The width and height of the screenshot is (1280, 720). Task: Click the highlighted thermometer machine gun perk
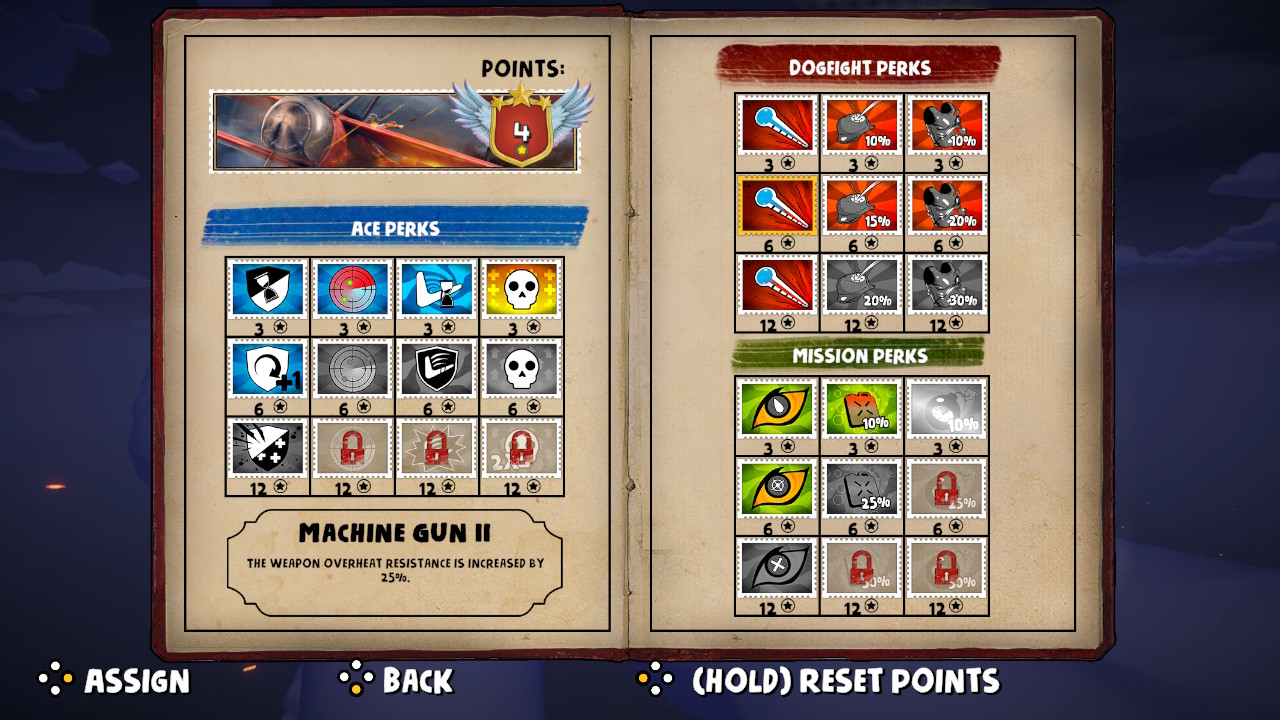(x=778, y=206)
